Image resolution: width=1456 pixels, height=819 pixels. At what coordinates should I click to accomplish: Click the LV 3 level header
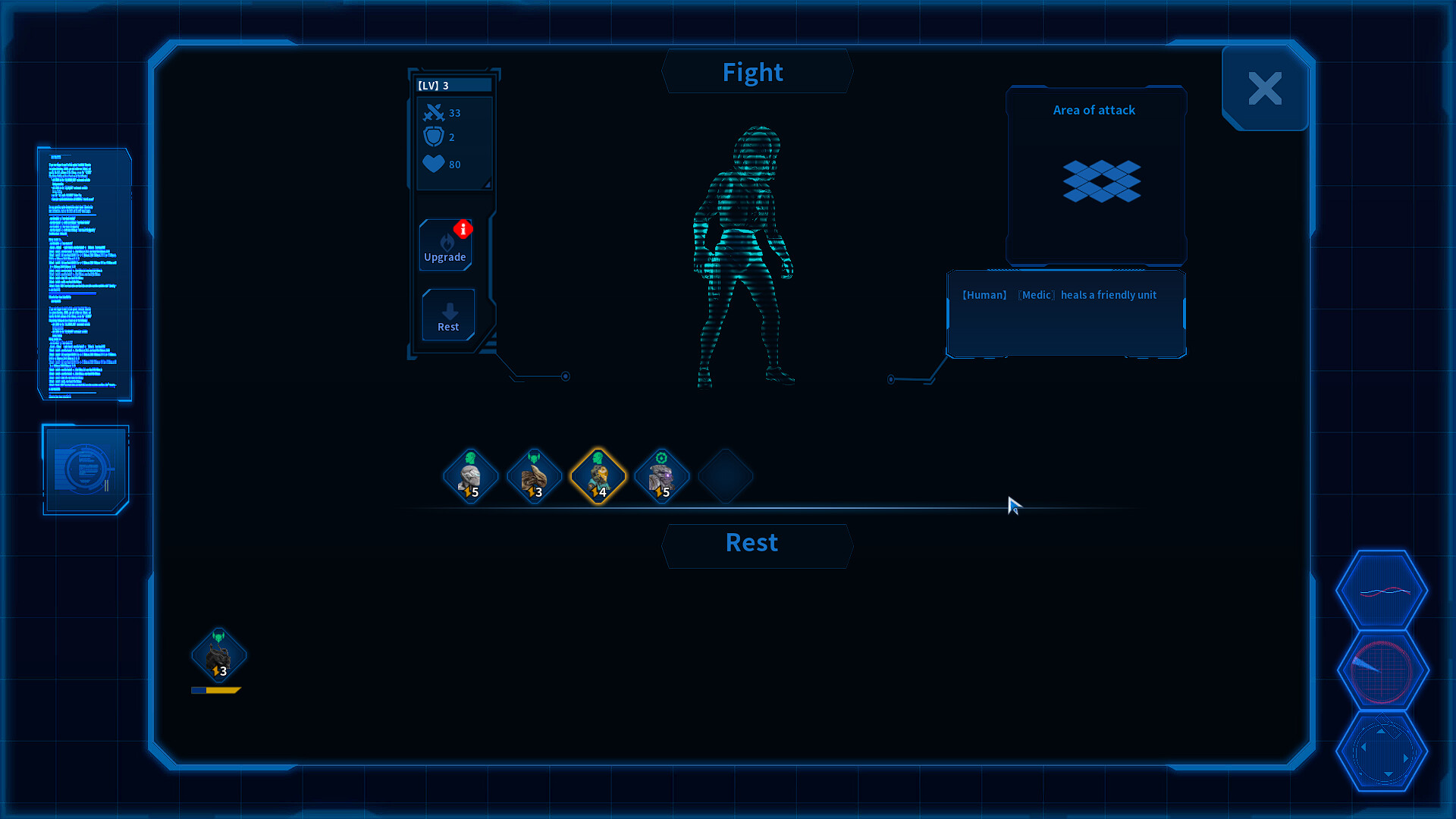point(452,85)
